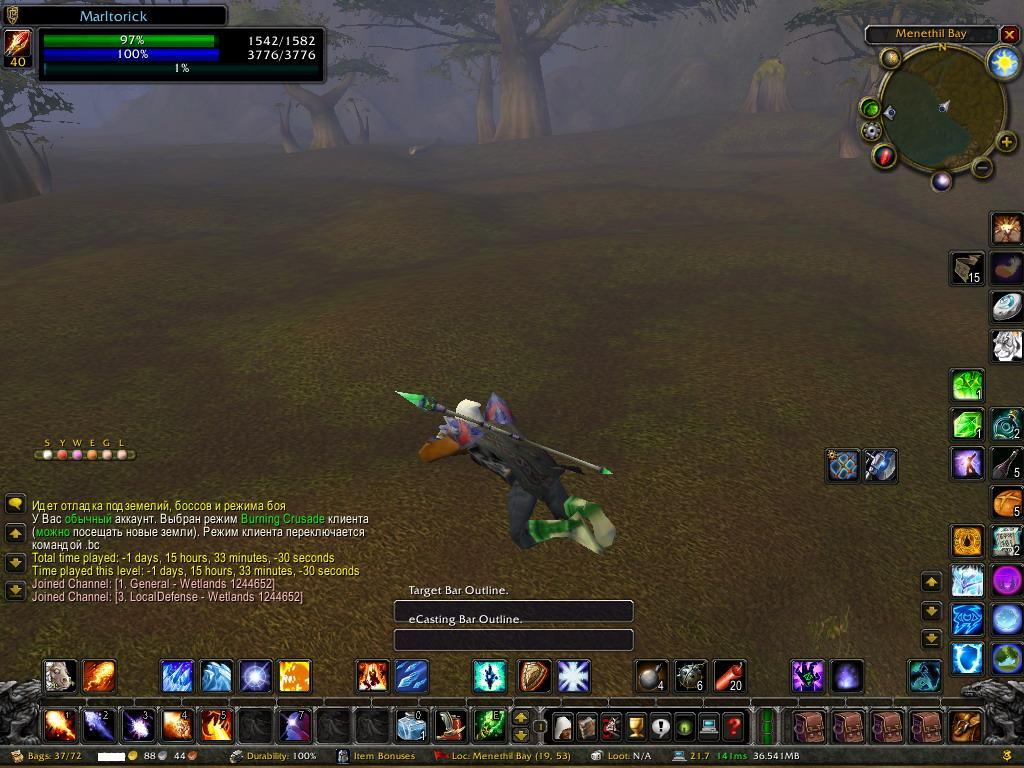Use the red dynamite stack of 20

730,676
